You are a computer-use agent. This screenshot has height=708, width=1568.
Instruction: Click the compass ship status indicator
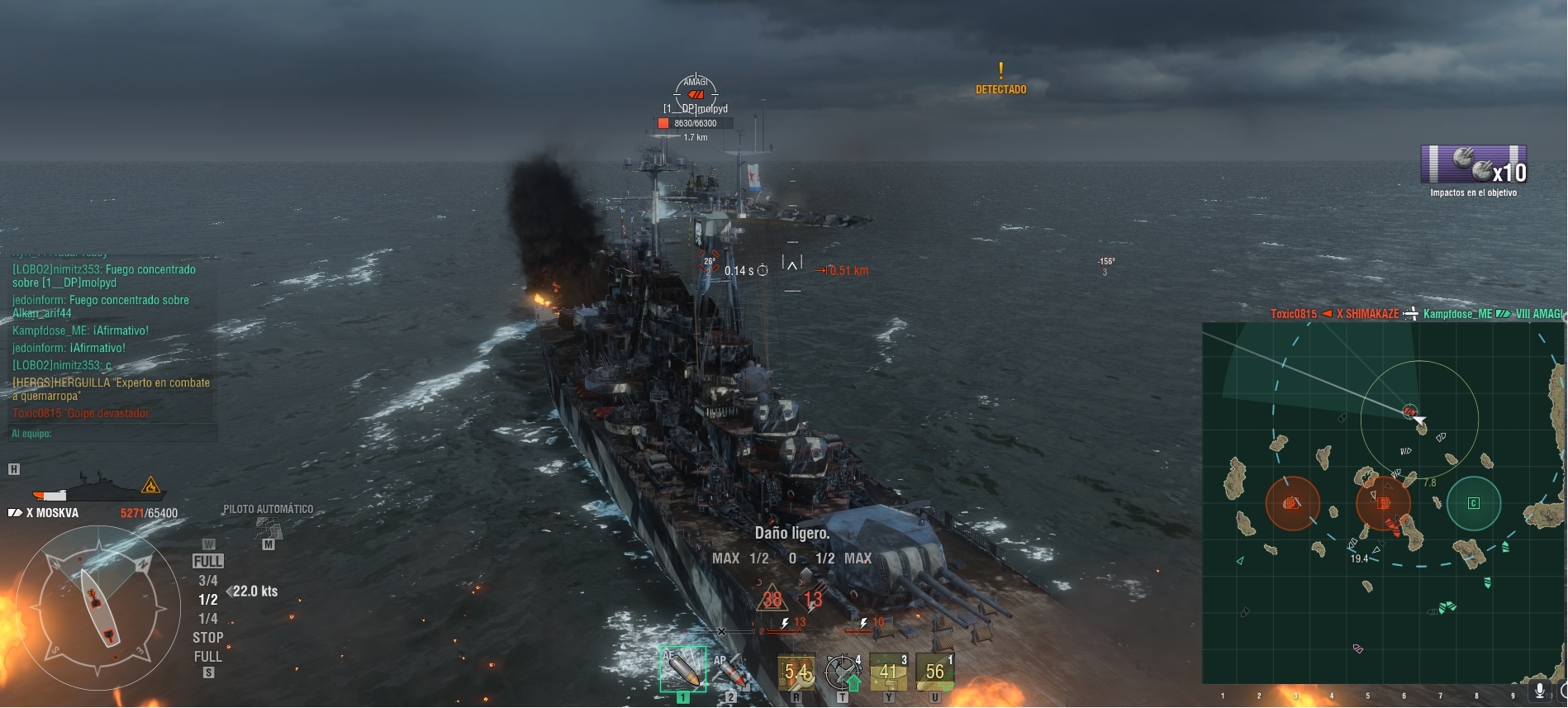98,607
